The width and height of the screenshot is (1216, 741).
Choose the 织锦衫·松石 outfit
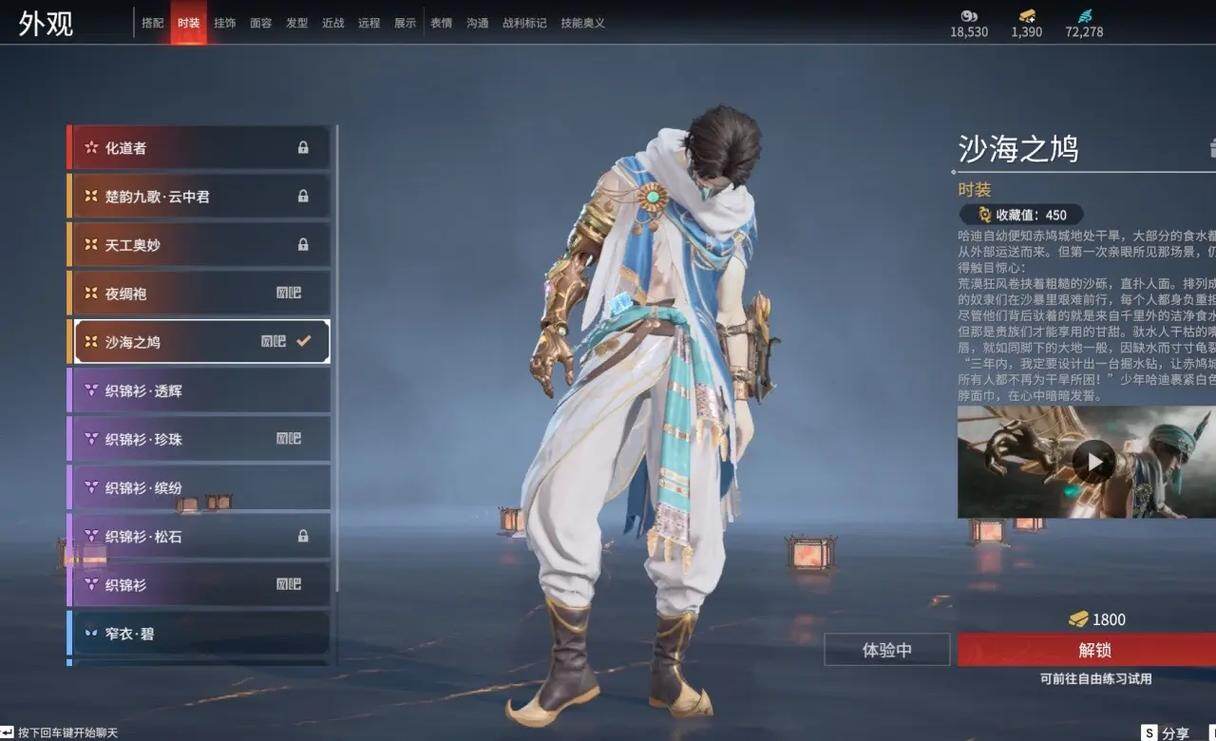tap(198, 537)
